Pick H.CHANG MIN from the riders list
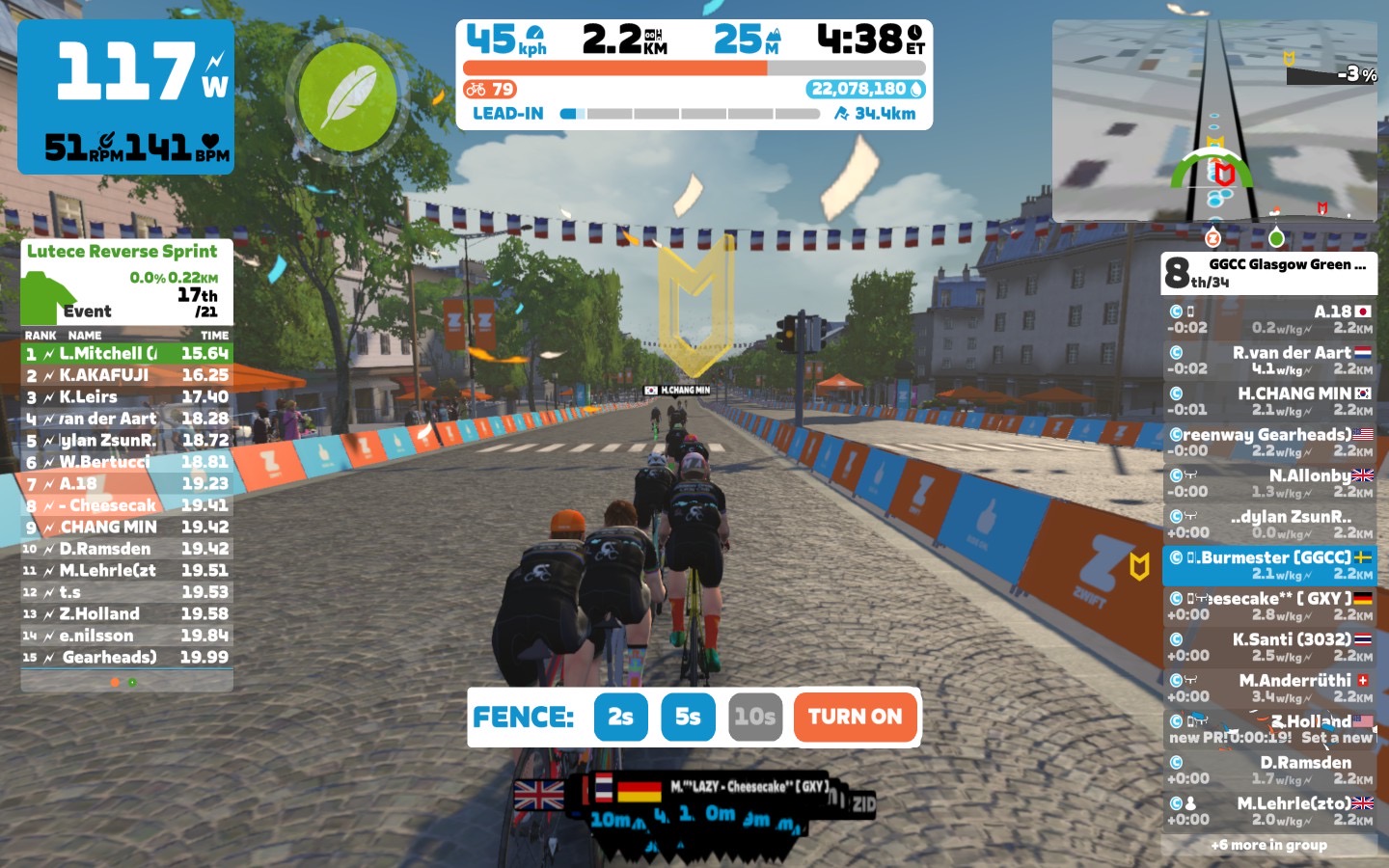1389x868 pixels. [x=1269, y=400]
